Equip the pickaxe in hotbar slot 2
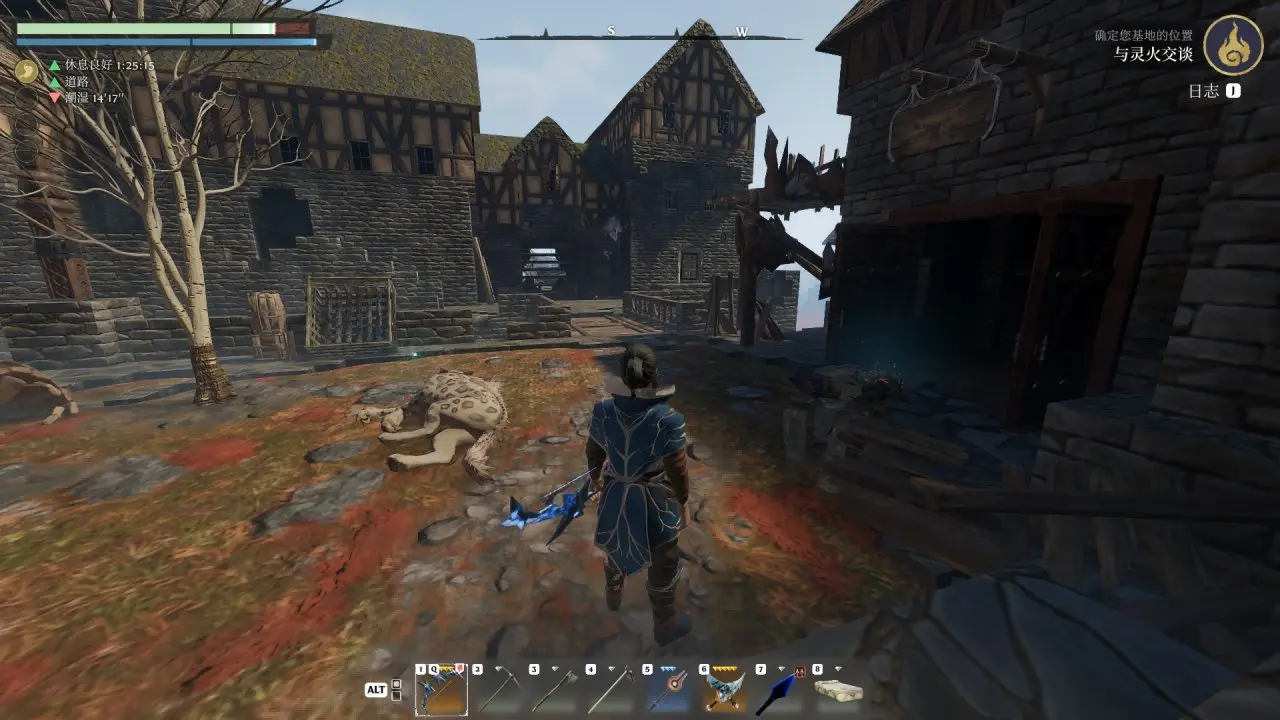The height and width of the screenshot is (720, 1280). point(497,690)
